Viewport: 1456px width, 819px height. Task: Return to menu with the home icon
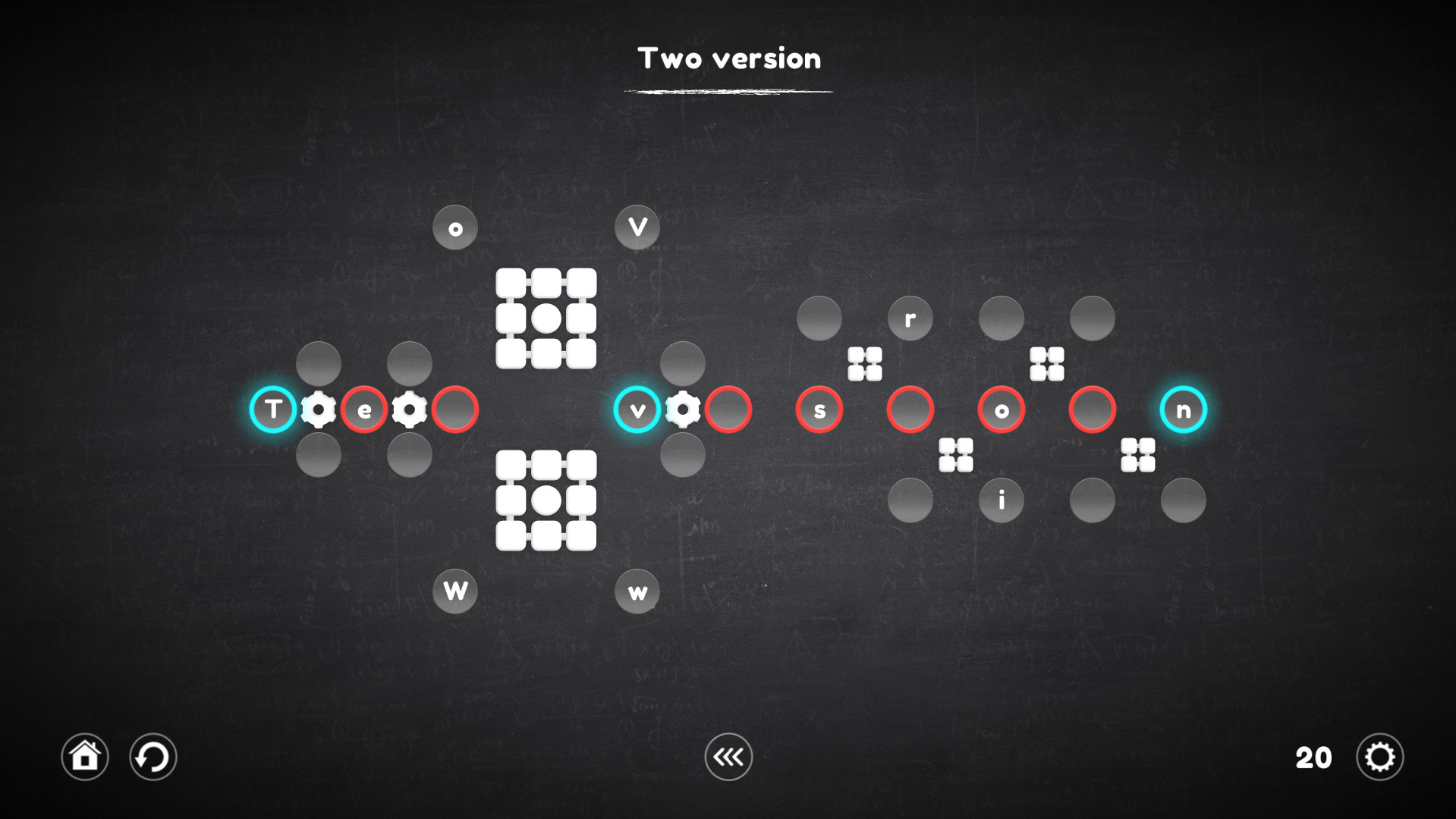point(84,756)
